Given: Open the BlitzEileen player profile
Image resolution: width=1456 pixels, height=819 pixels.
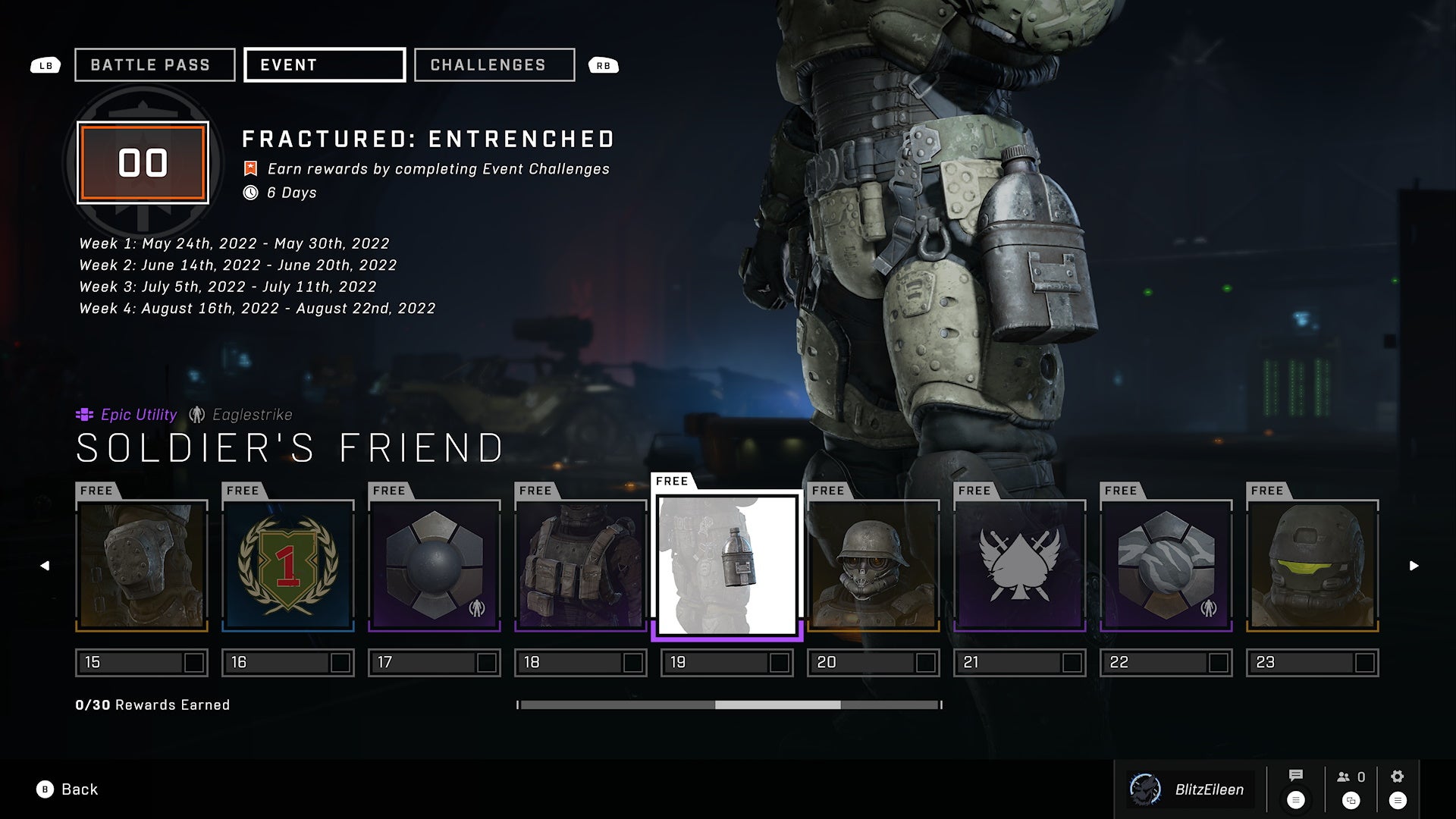Looking at the screenshot, I should click(x=1191, y=789).
